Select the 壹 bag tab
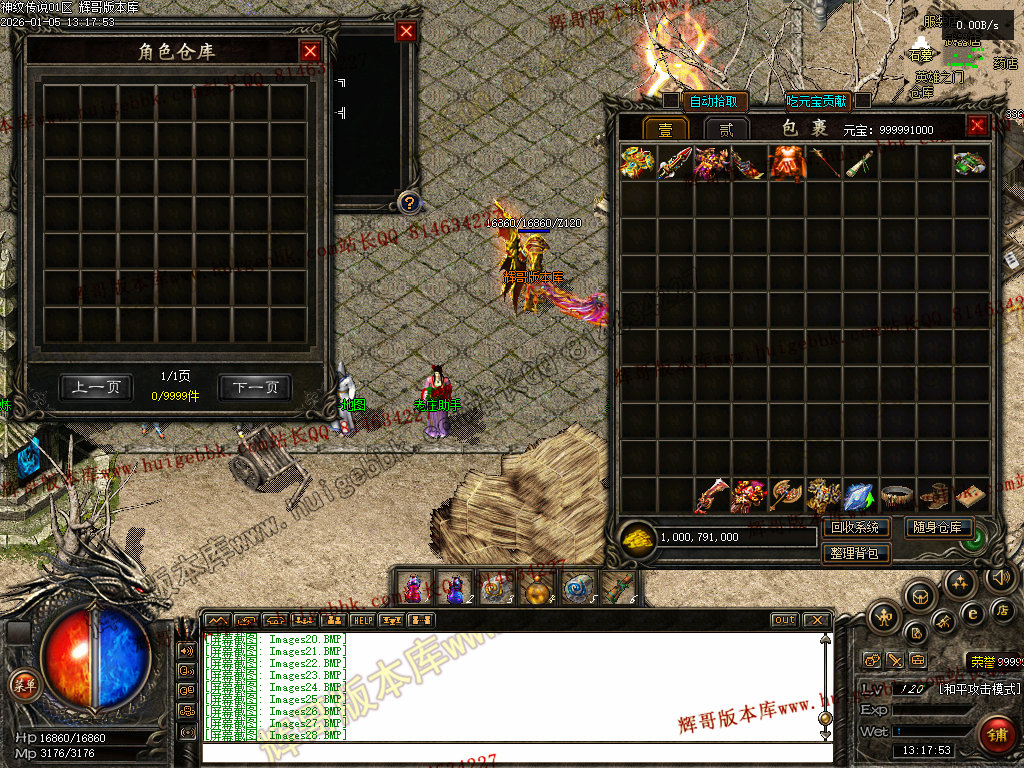Viewport: 1024px width, 768px height. tap(665, 129)
